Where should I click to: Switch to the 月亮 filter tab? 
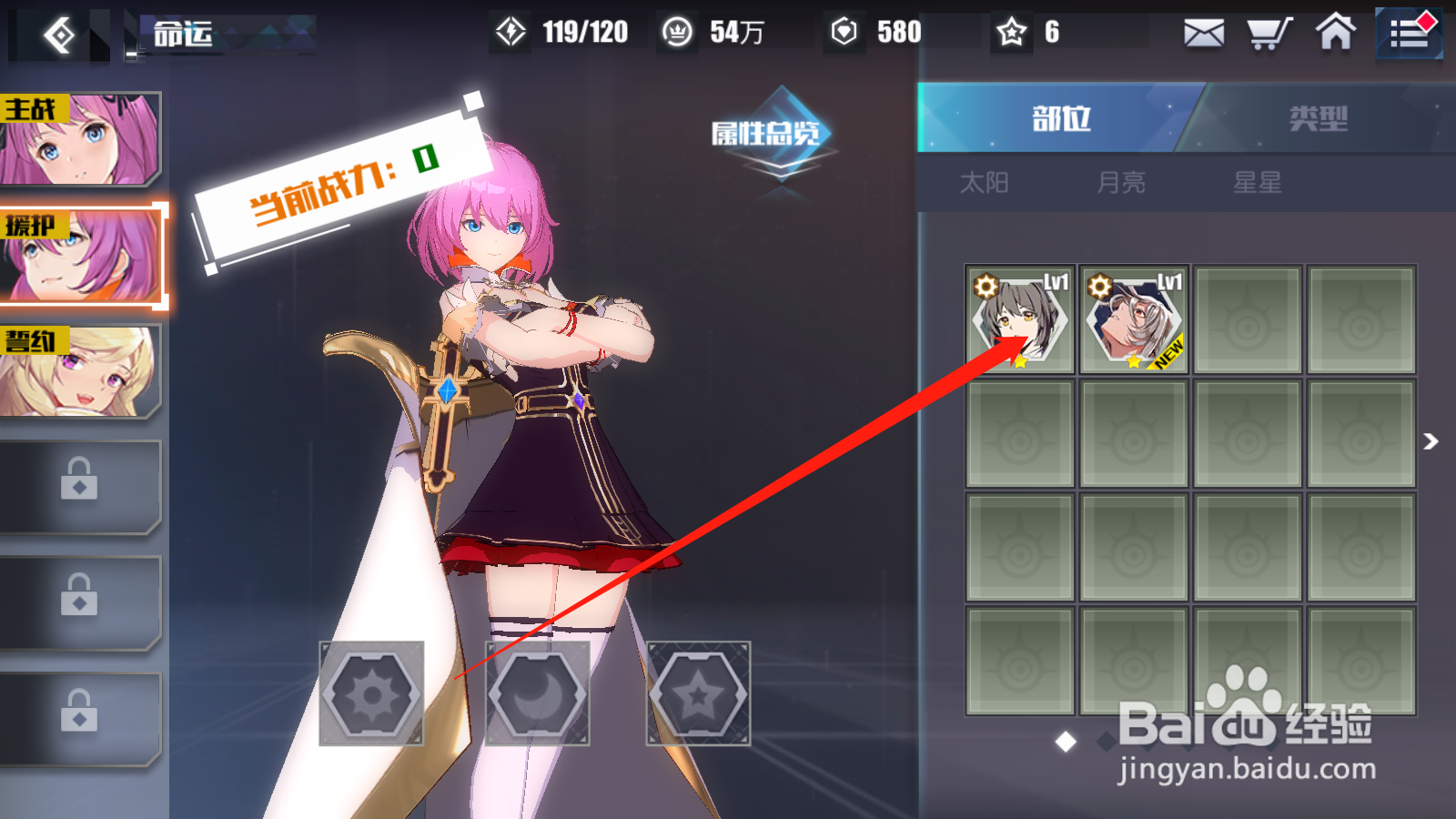1121,182
